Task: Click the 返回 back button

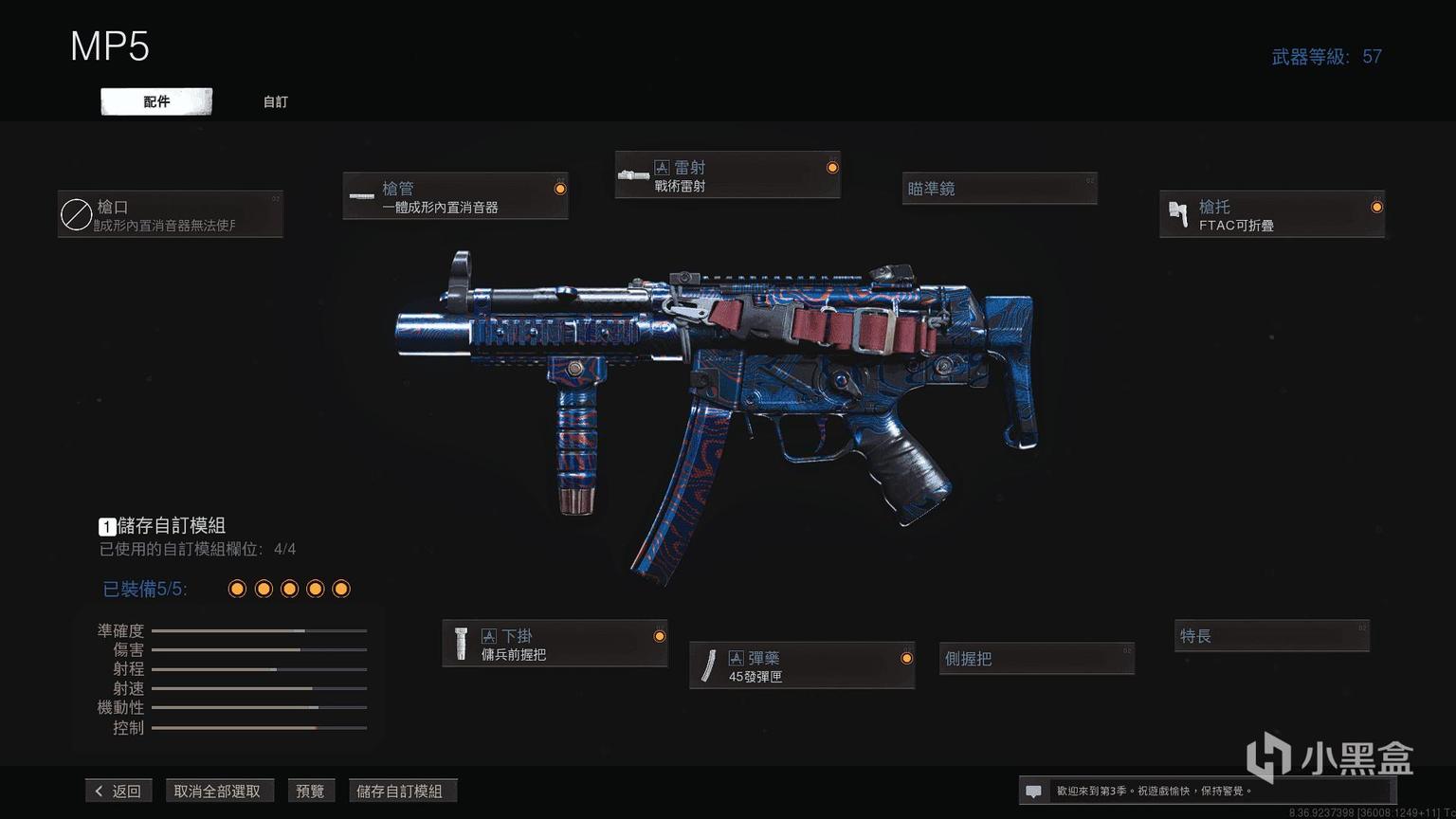Action: pyautogui.click(x=118, y=791)
